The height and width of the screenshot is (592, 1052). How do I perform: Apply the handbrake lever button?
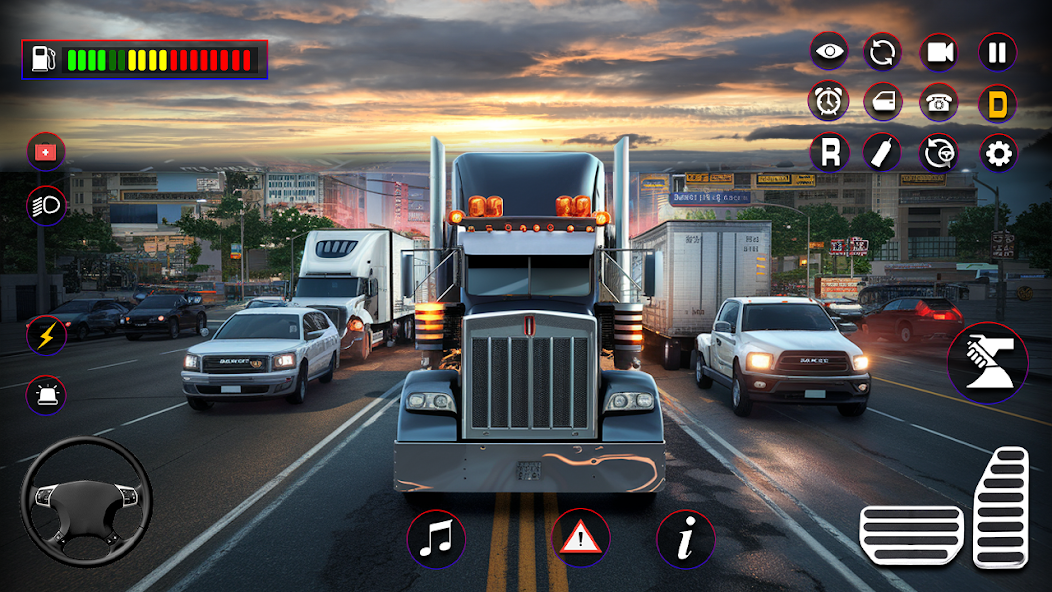point(987,362)
